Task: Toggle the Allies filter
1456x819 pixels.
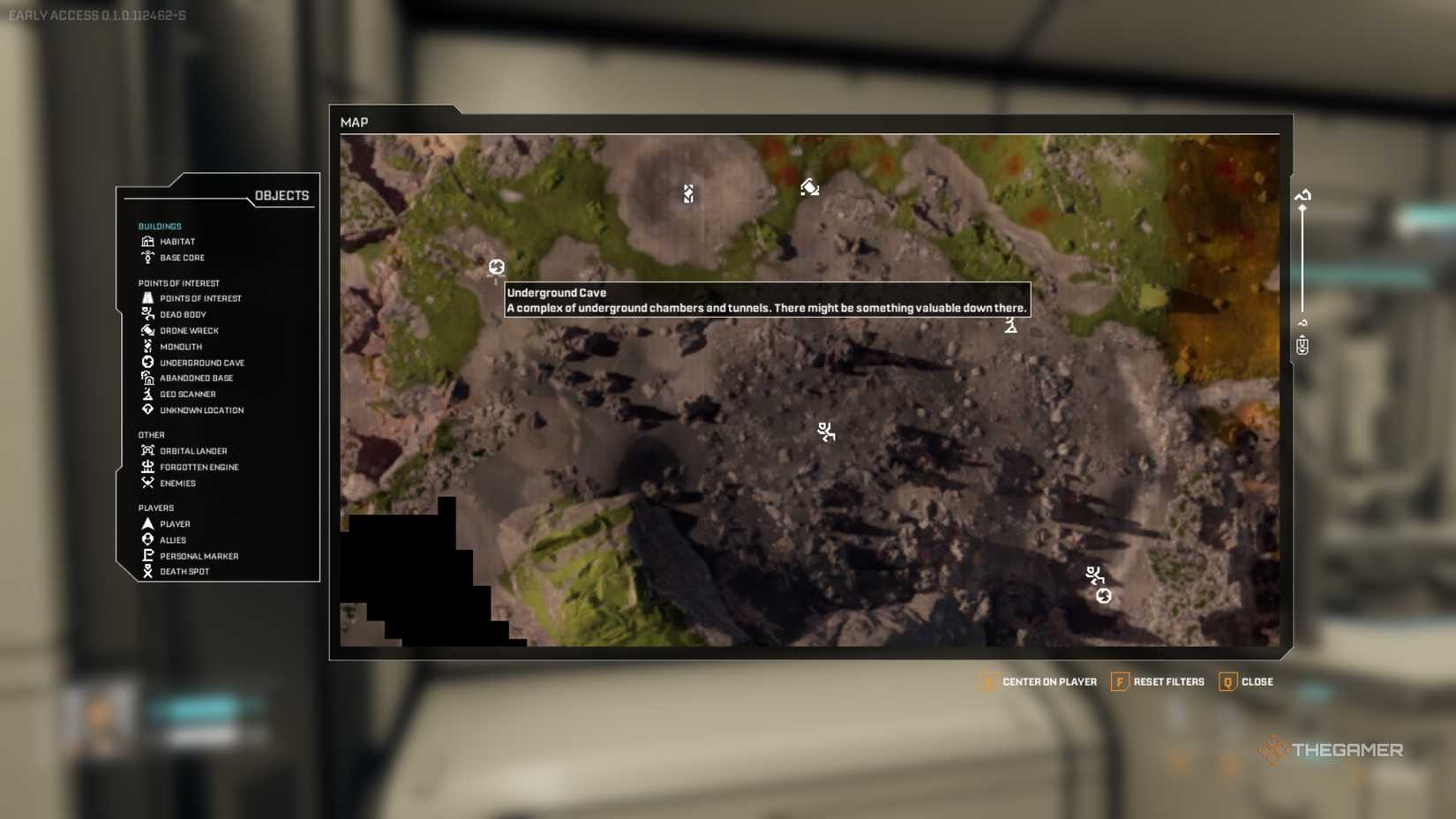Action: pyautogui.click(x=149, y=539)
